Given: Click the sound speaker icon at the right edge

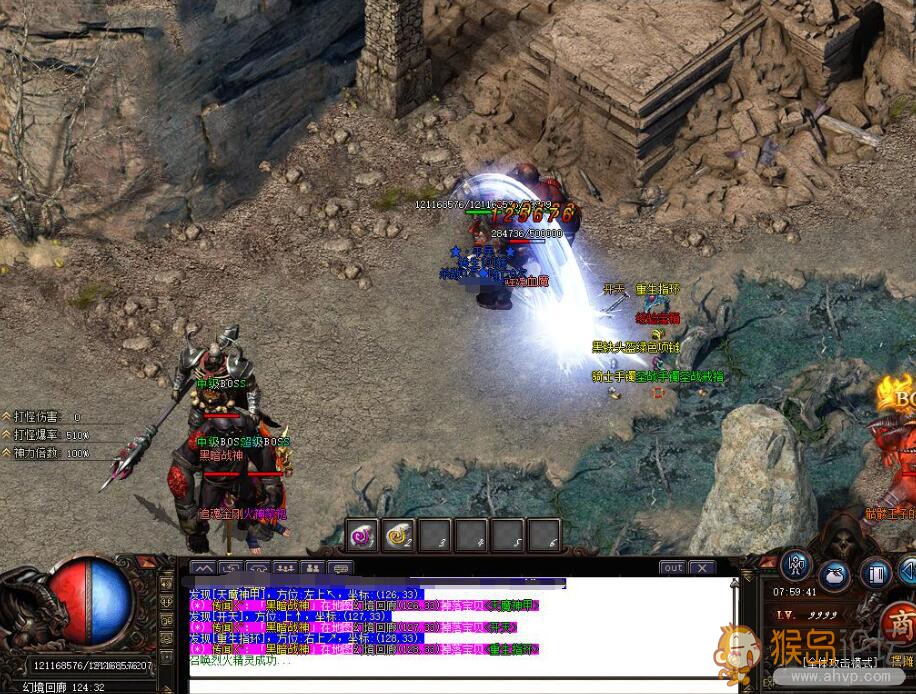Looking at the screenshot, I should pyautogui.click(x=908, y=572).
